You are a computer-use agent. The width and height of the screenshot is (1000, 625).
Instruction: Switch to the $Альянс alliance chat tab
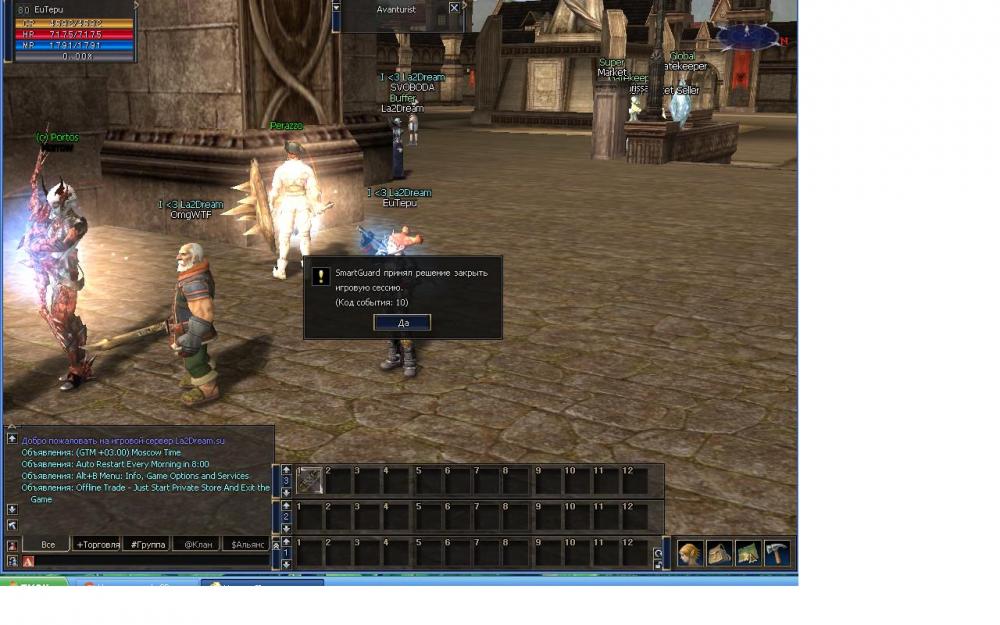pyautogui.click(x=248, y=545)
